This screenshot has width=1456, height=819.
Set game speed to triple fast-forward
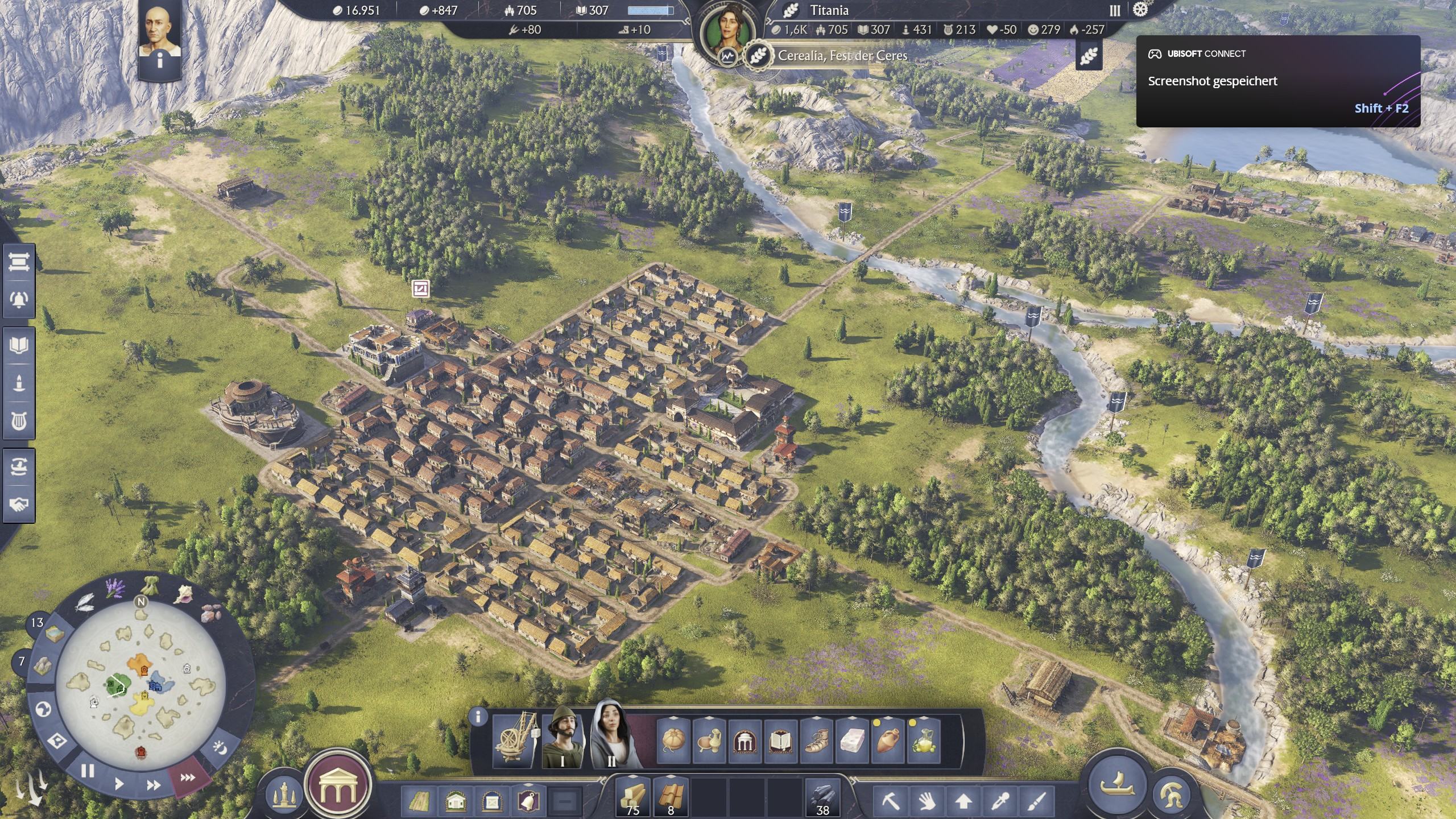(x=188, y=777)
